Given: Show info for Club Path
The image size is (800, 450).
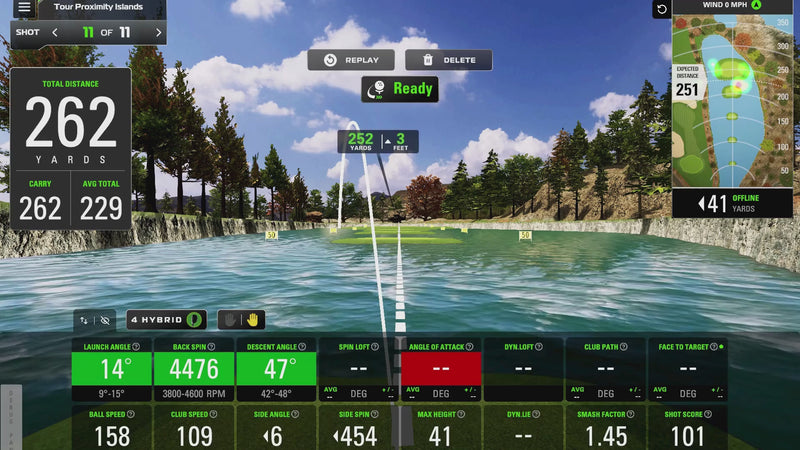Looking at the screenshot, I should pos(624,347).
